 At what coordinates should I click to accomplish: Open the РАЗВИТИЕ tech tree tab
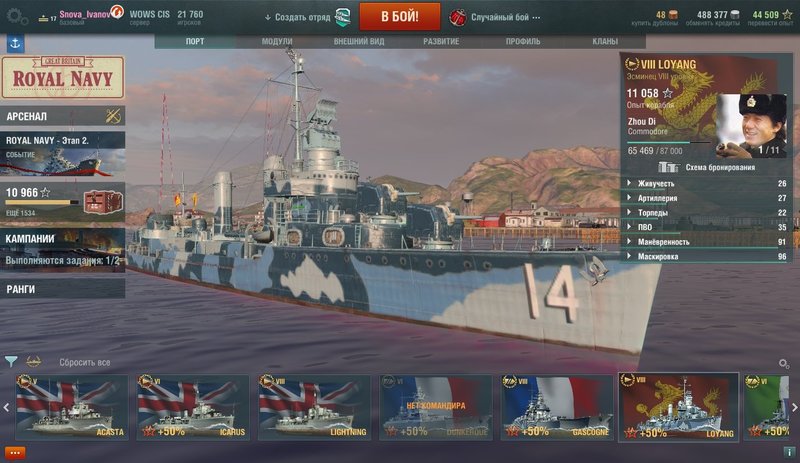point(440,42)
